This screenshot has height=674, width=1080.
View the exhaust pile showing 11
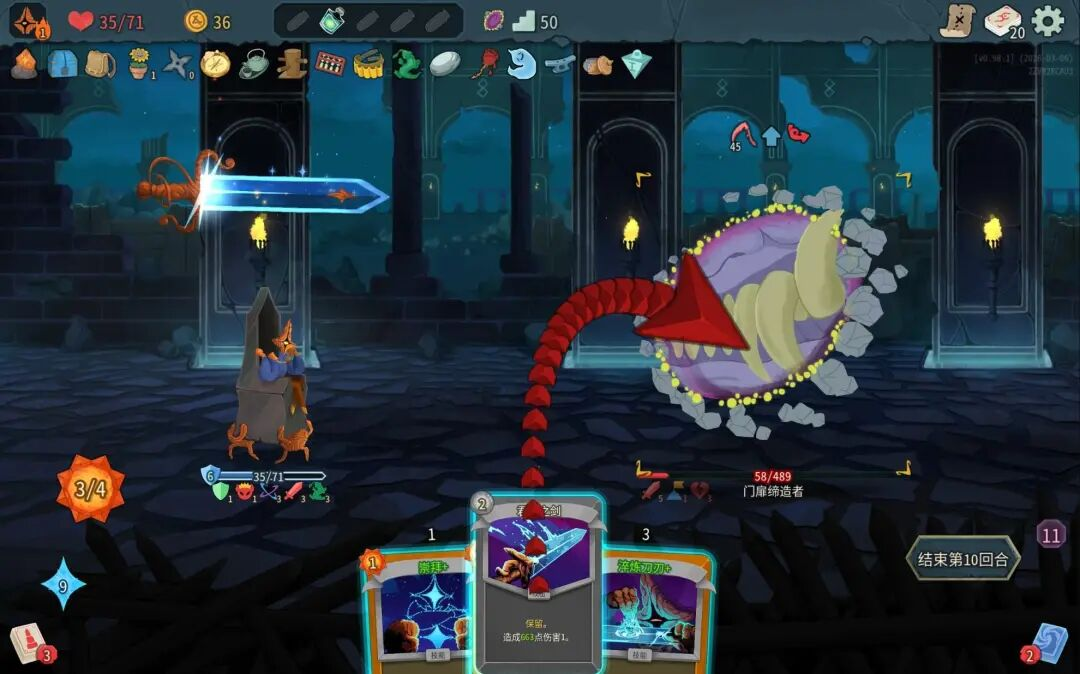(x=1050, y=535)
